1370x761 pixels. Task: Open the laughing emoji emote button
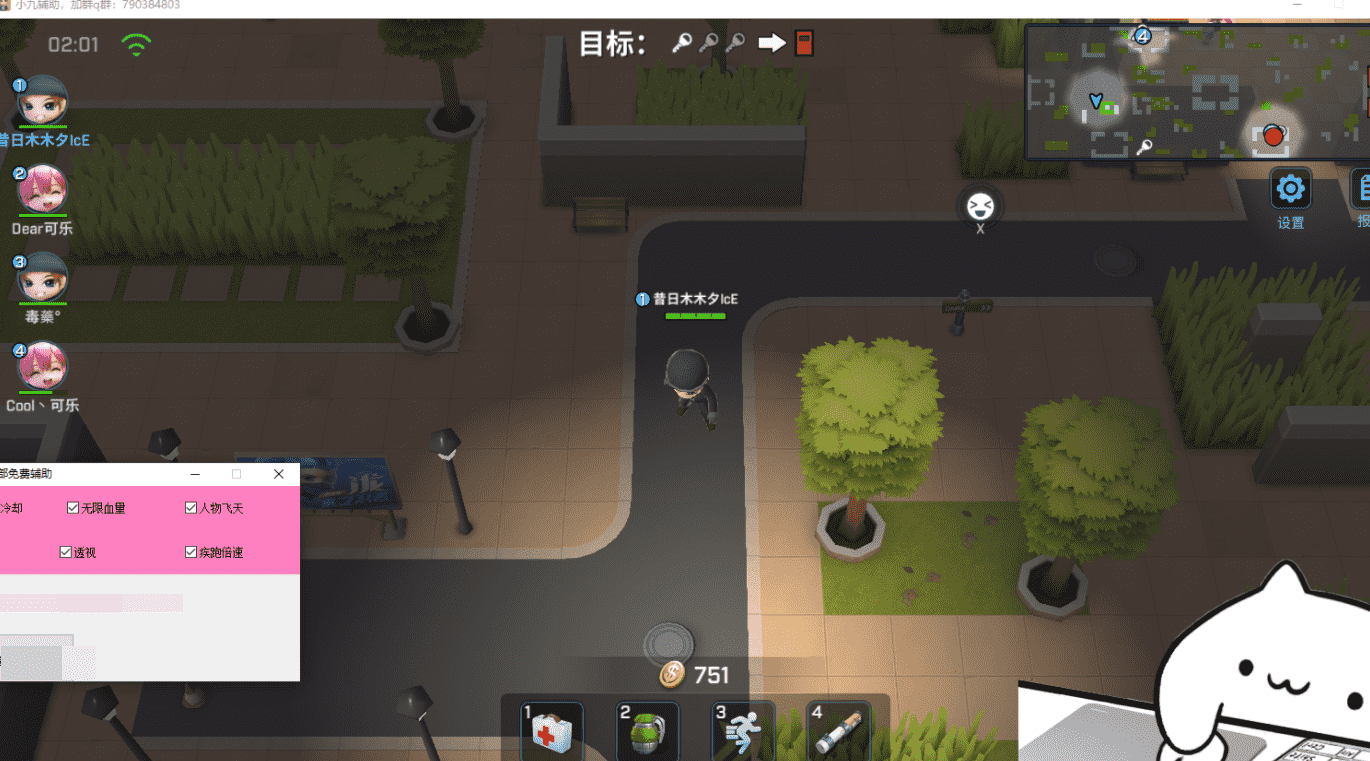(979, 207)
